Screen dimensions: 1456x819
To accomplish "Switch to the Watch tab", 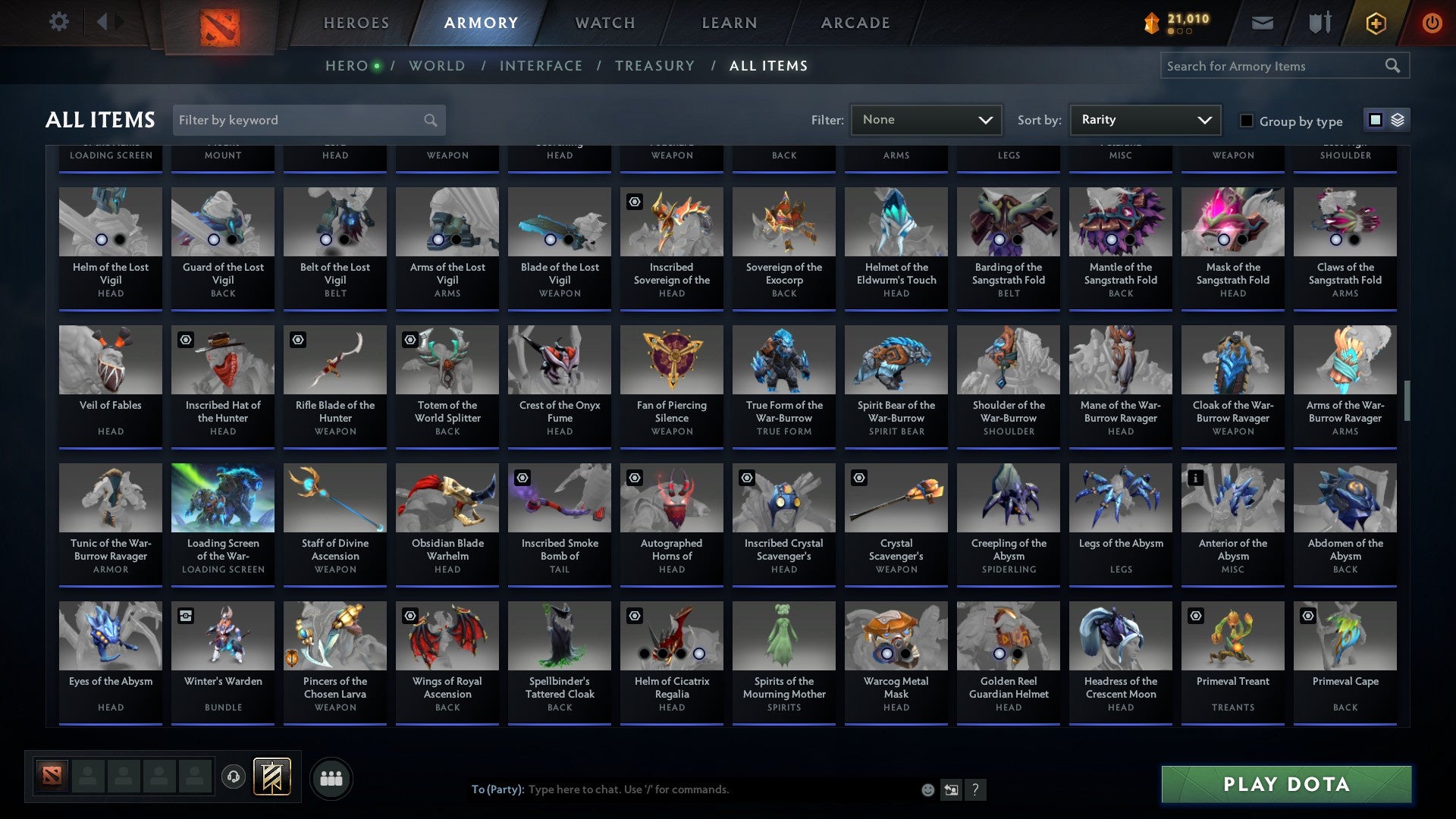I will pyautogui.click(x=604, y=23).
